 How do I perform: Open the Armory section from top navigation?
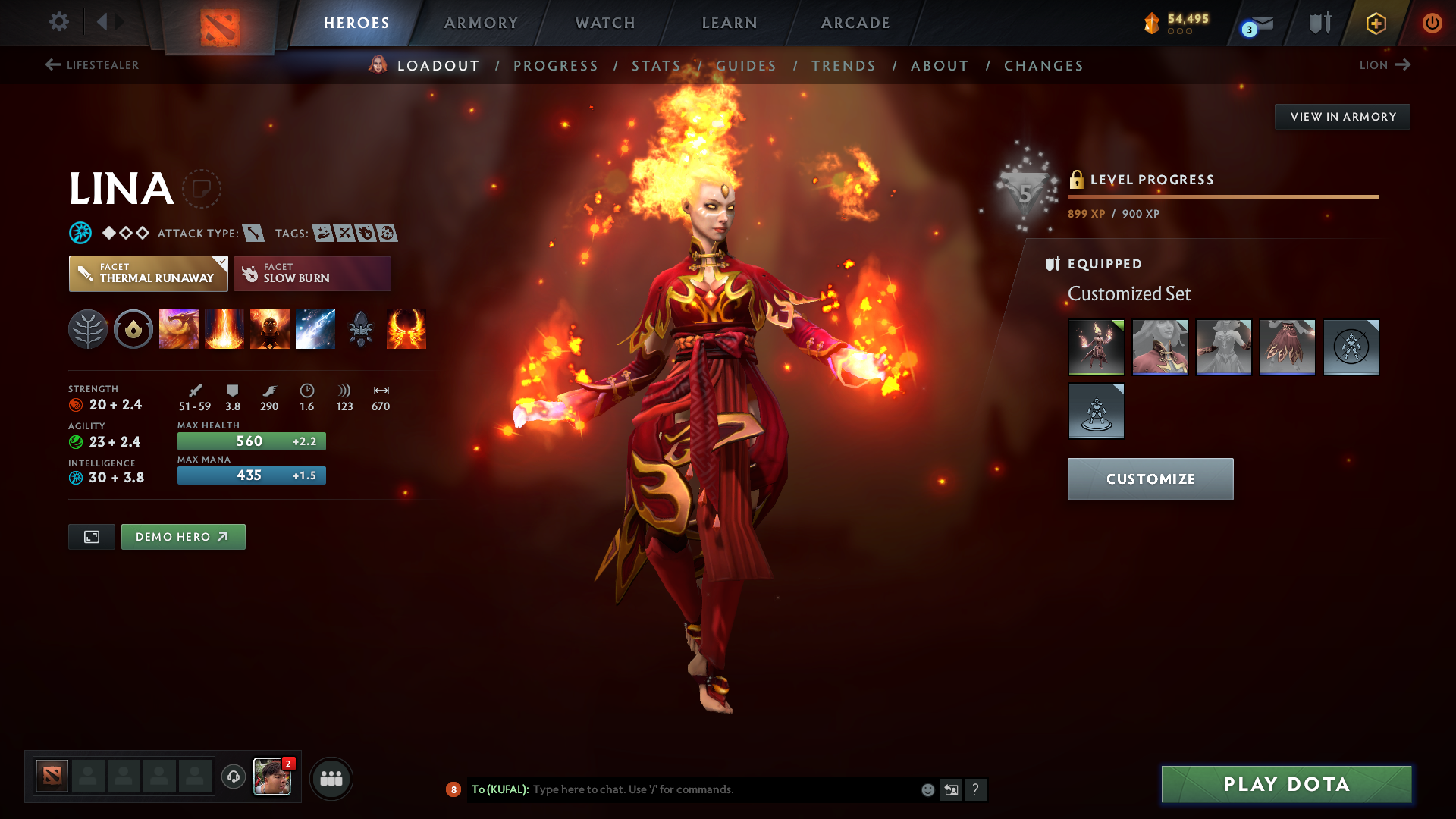(x=481, y=23)
